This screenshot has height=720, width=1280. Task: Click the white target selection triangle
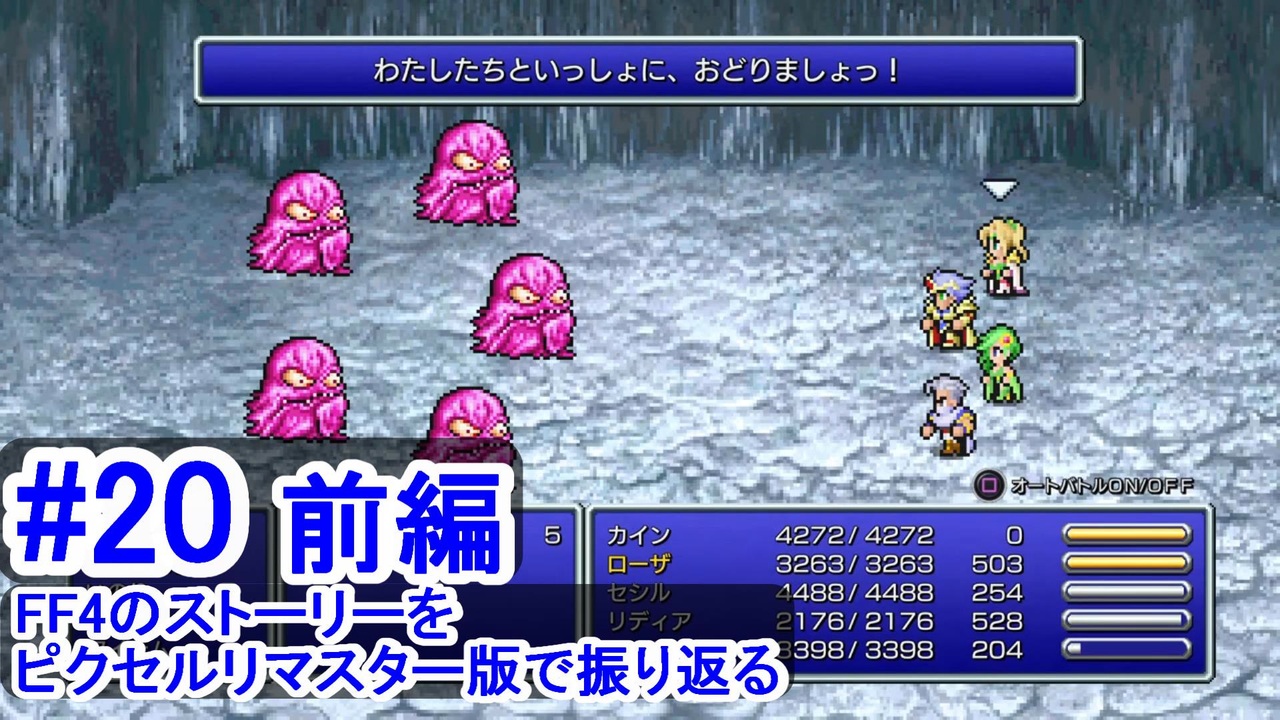click(x=999, y=187)
